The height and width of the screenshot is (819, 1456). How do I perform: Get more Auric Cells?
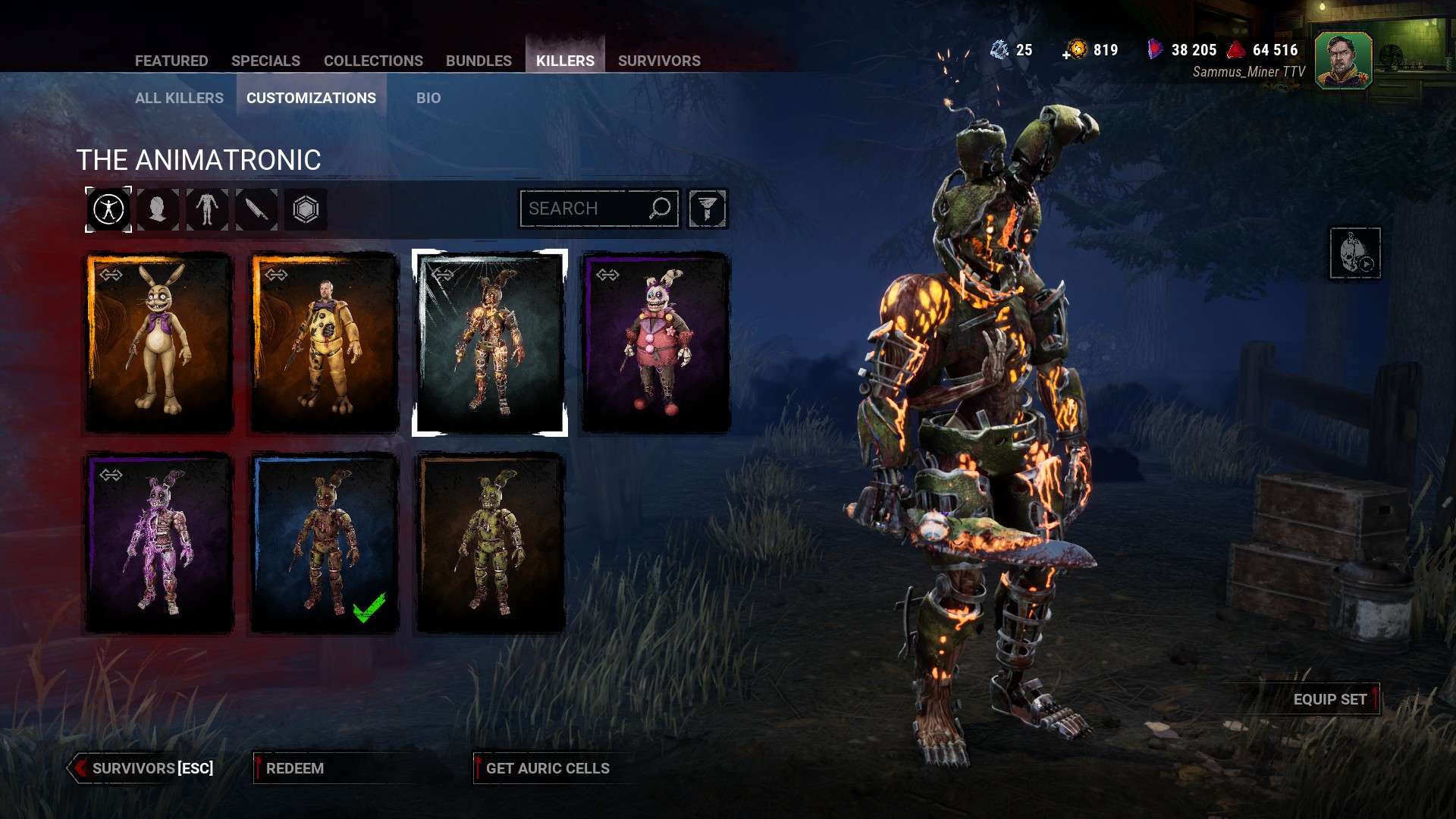click(548, 768)
